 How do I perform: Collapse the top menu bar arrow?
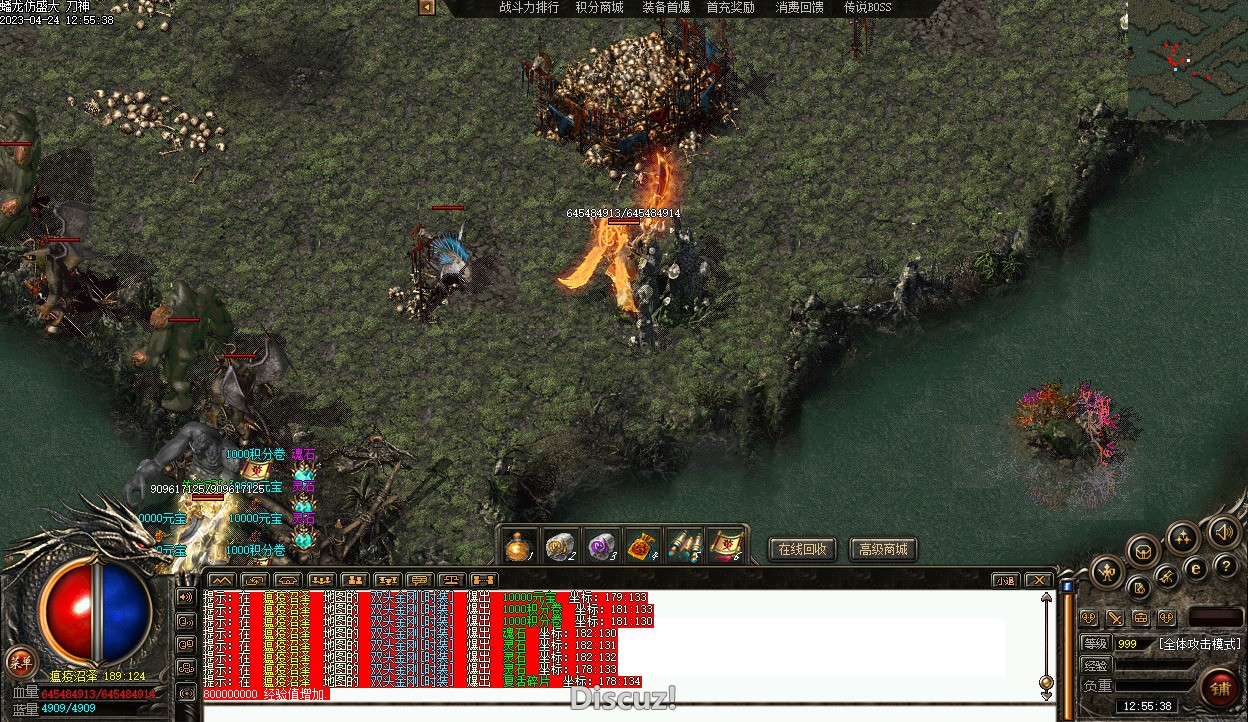[x=427, y=8]
